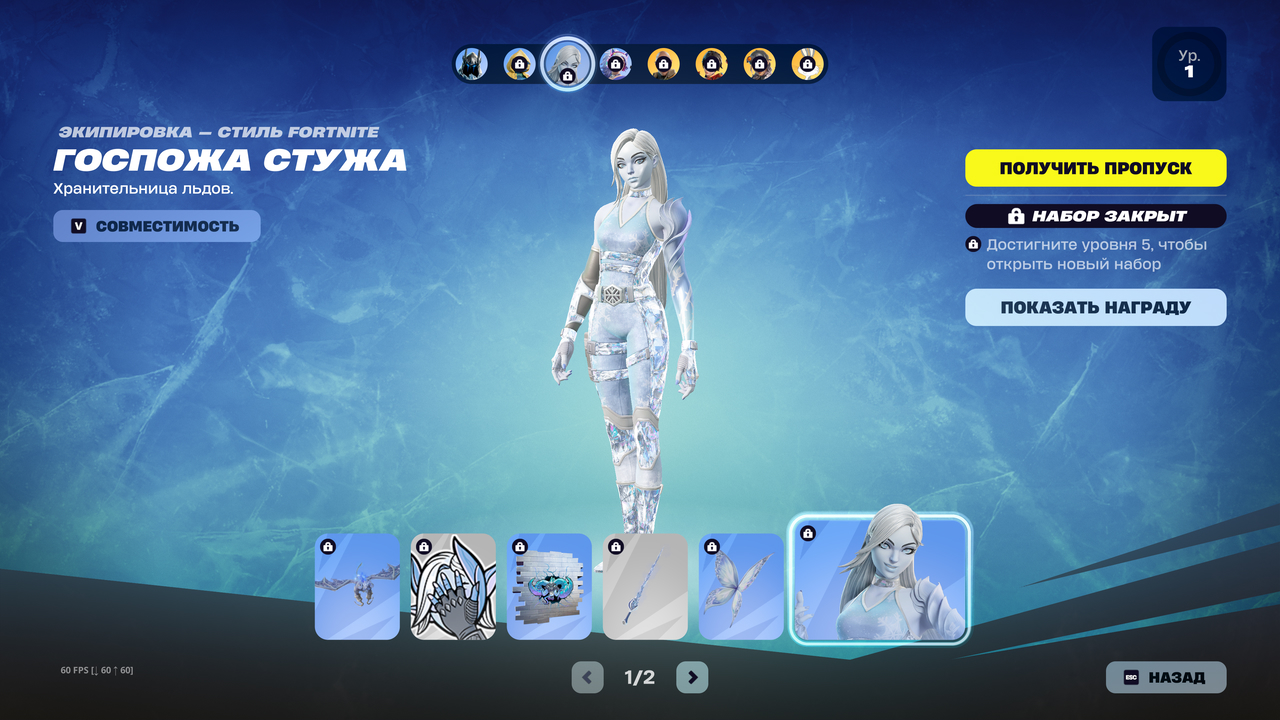Screen dimensions: 1280x720
Task: Switch to the white bunny character set
Action: coord(807,64)
